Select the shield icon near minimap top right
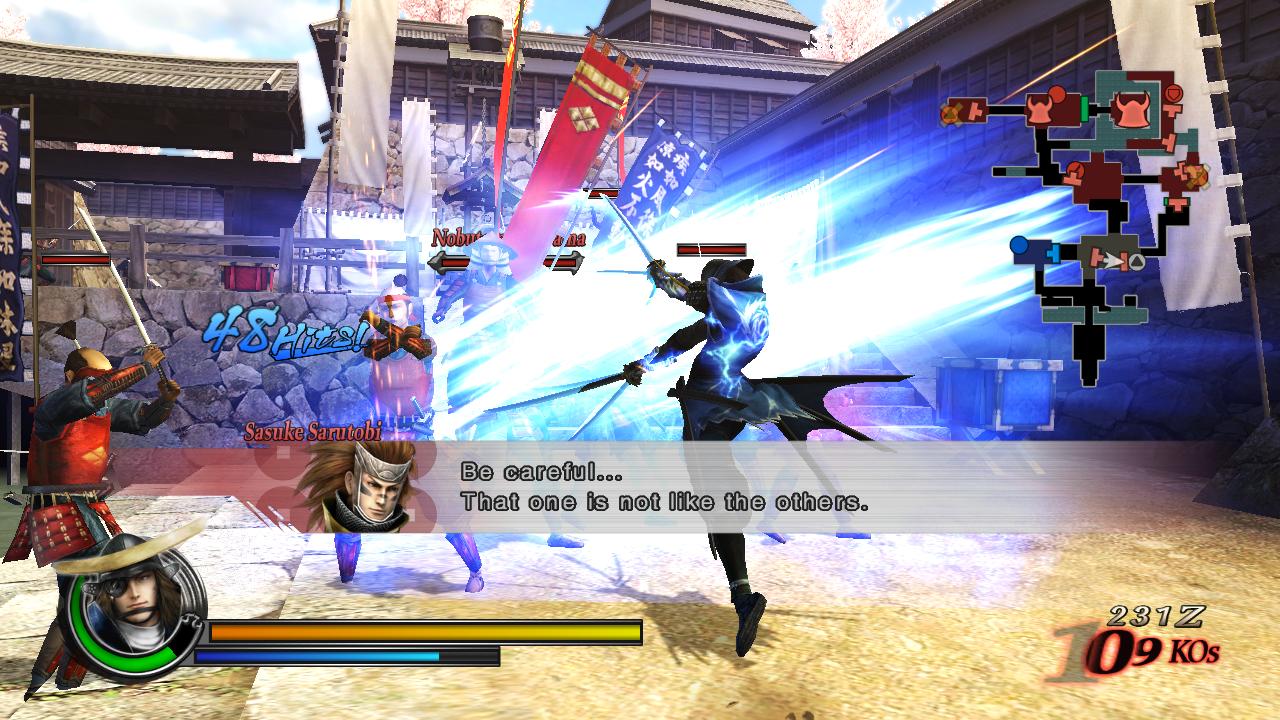This screenshot has height=720, width=1280. [1173, 93]
